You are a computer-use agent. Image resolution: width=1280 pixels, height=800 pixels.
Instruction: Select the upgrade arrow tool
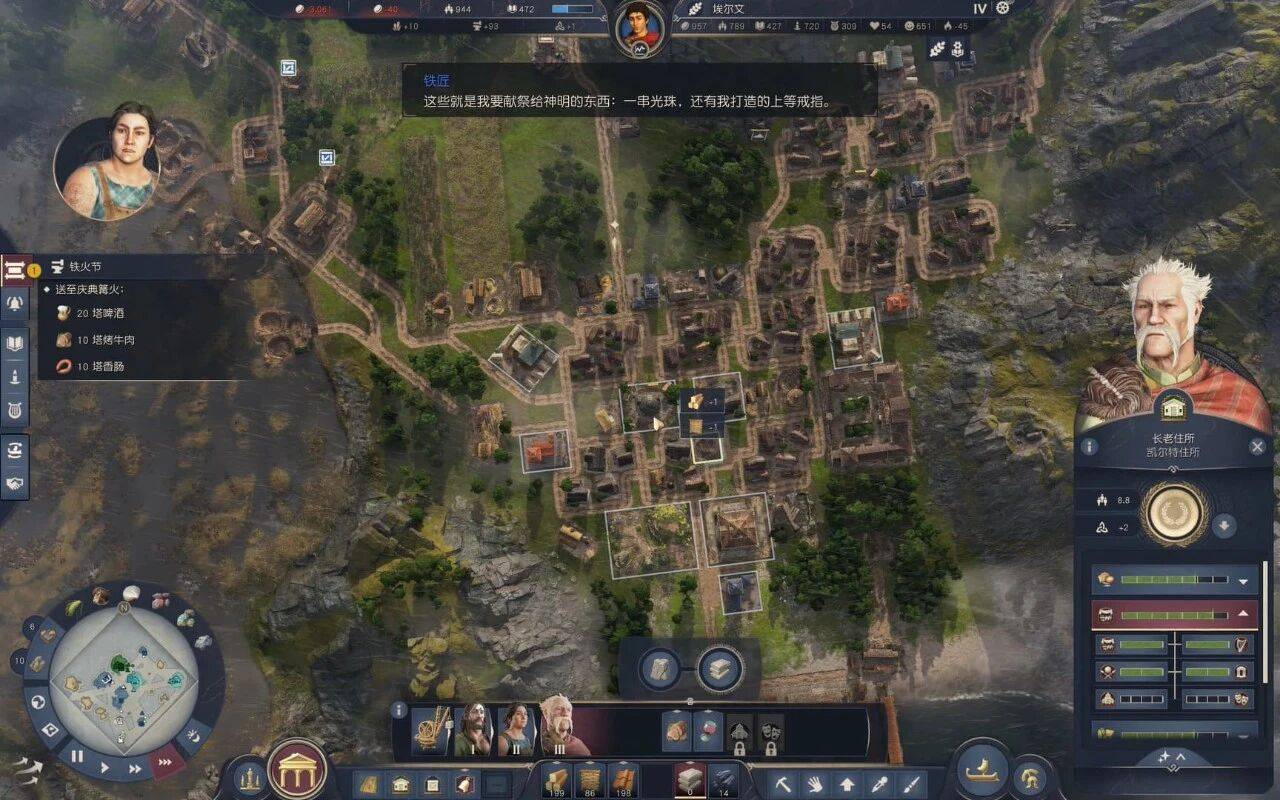click(847, 784)
